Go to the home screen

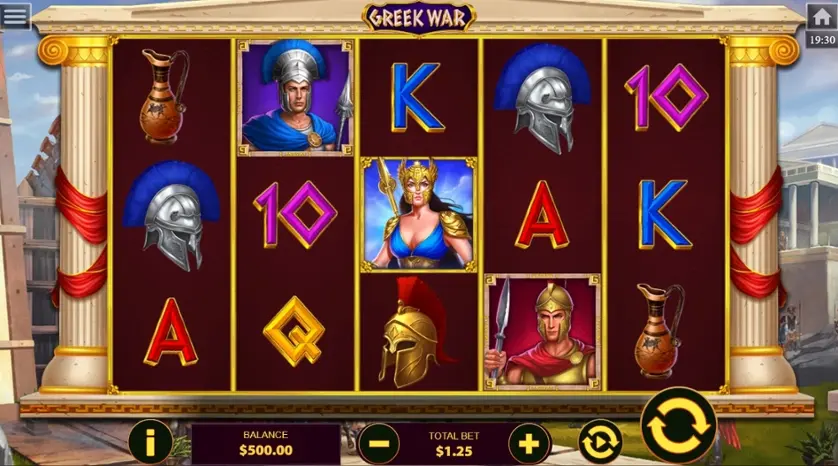pos(821,17)
